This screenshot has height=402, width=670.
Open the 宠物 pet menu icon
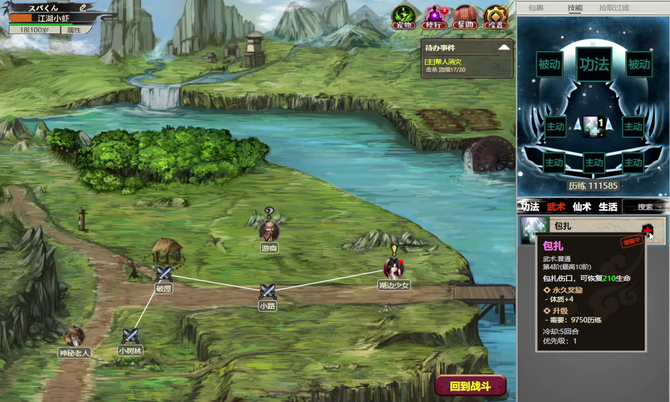coord(402,17)
